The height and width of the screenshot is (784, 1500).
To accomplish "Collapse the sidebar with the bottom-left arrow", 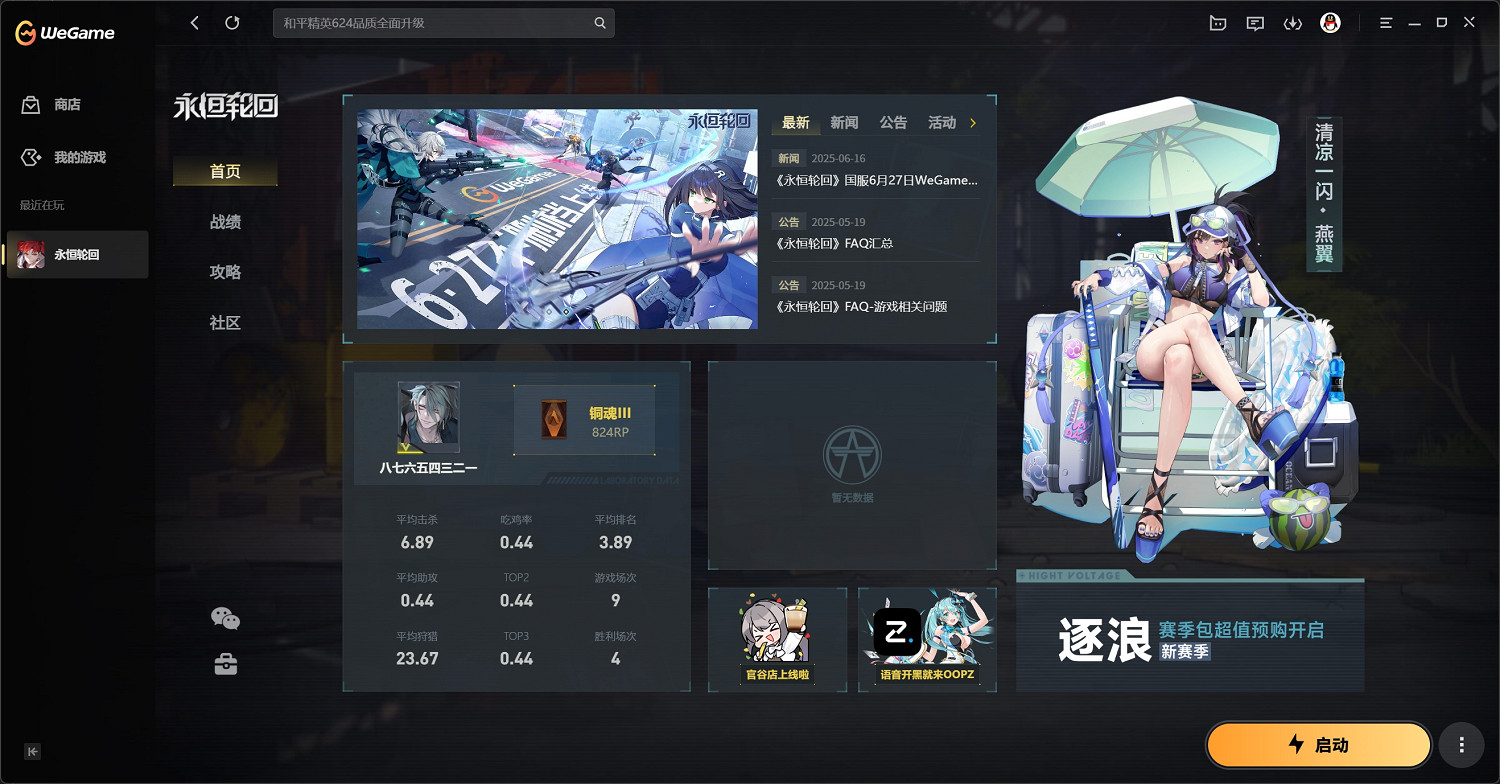I will point(32,751).
